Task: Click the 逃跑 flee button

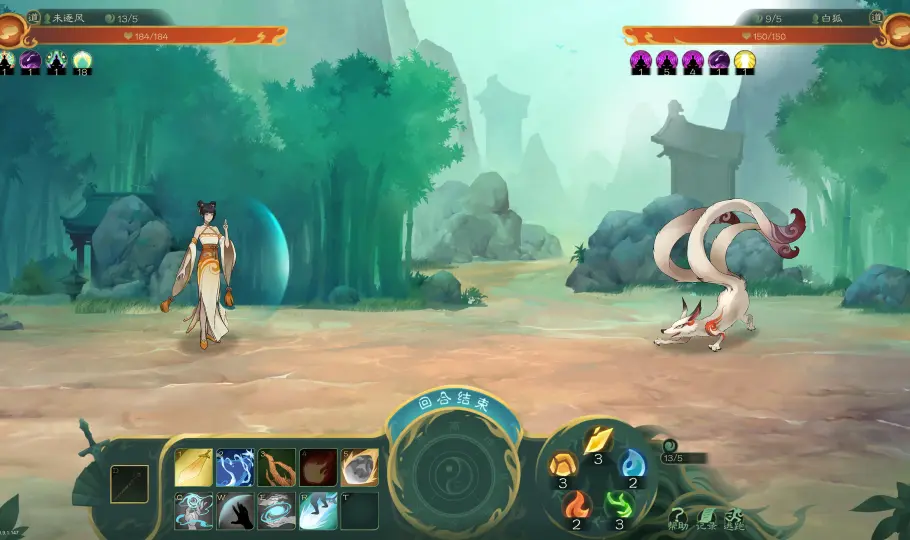Action: pyautogui.click(x=734, y=514)
